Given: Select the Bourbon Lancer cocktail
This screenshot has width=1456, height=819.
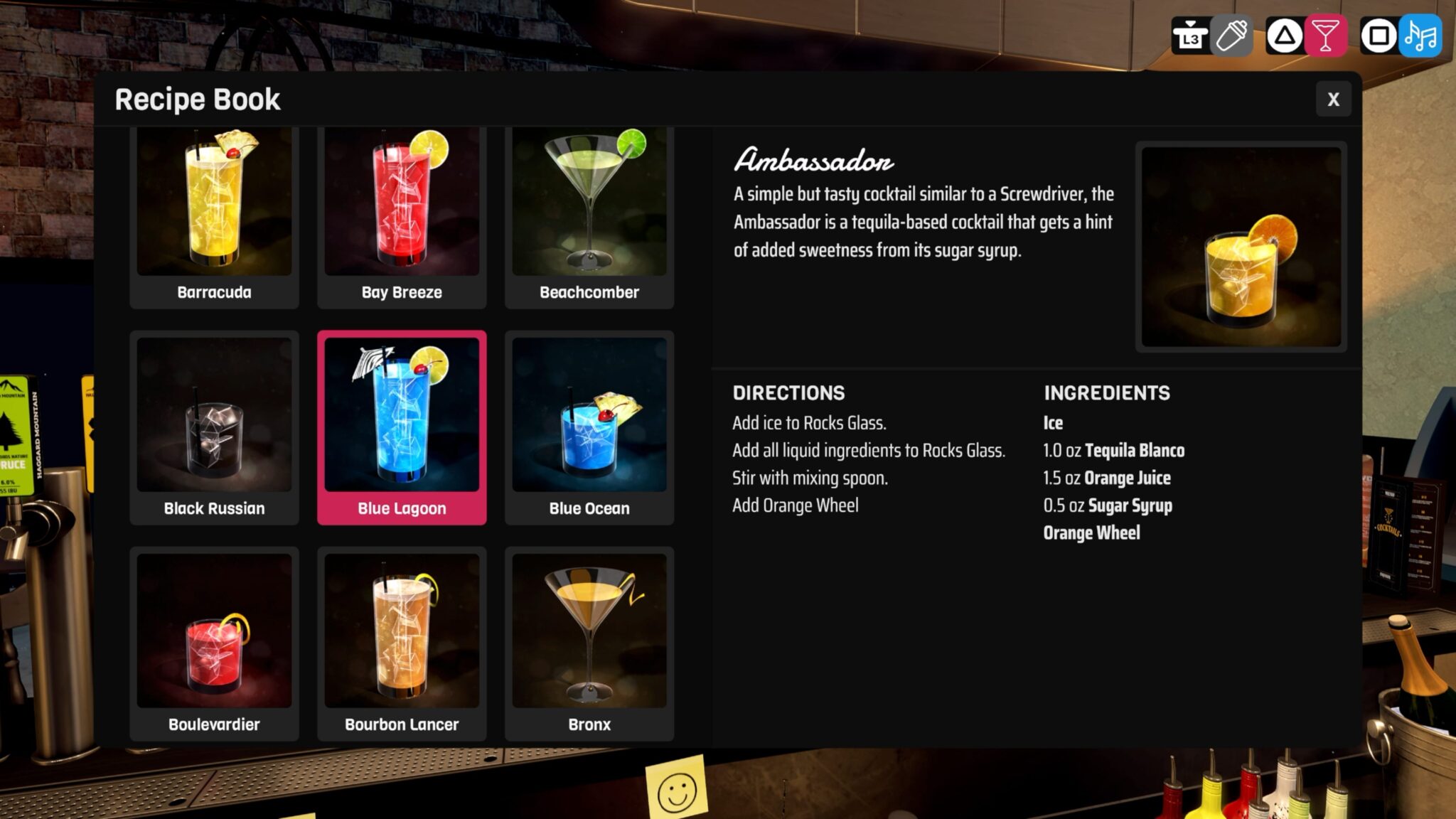Looking at the screenshot, I should click(402, 640).
